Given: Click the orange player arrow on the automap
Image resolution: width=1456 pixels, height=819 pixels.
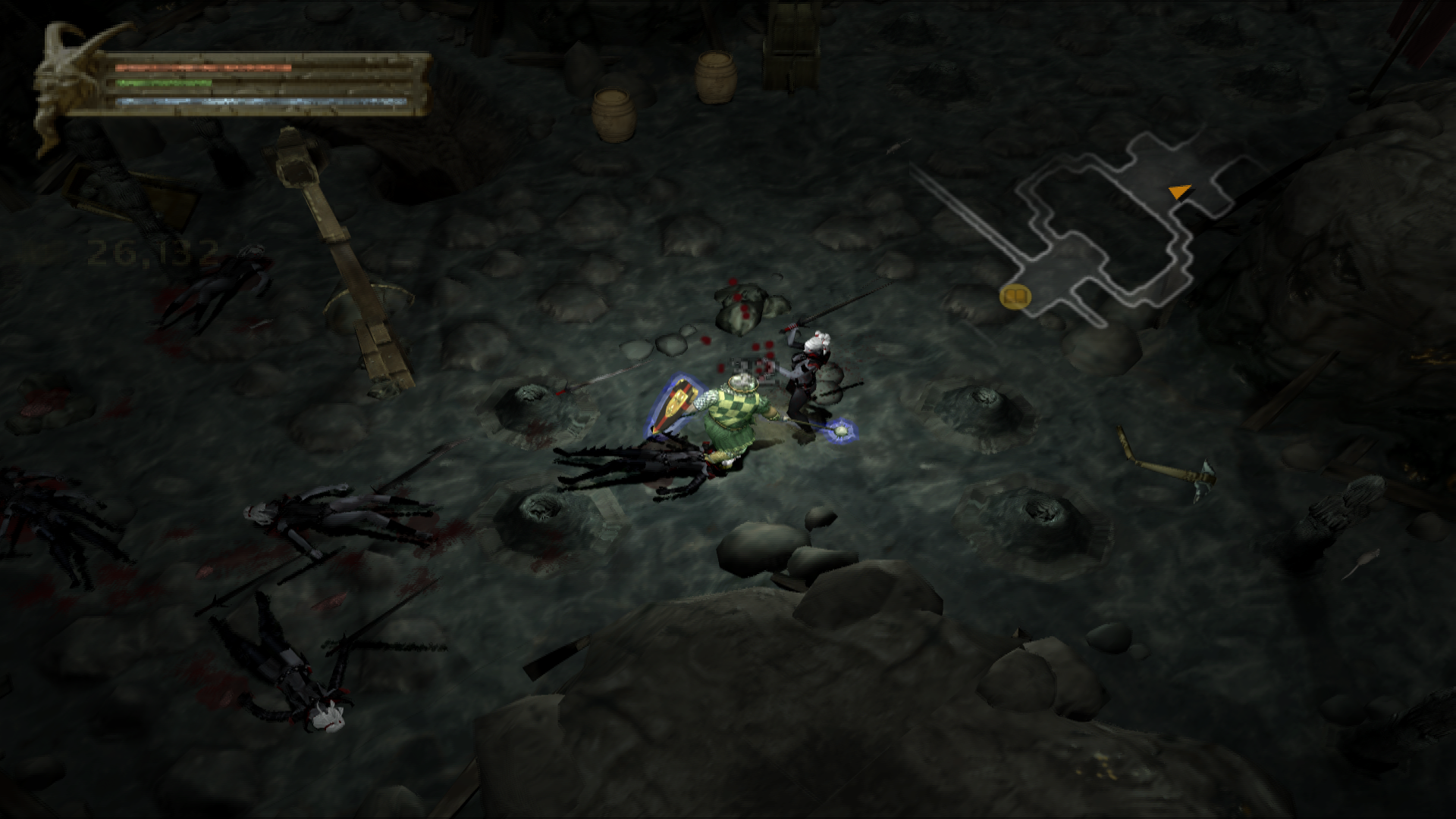Looking at the screenshot, I should click(x=1178, y=192).
